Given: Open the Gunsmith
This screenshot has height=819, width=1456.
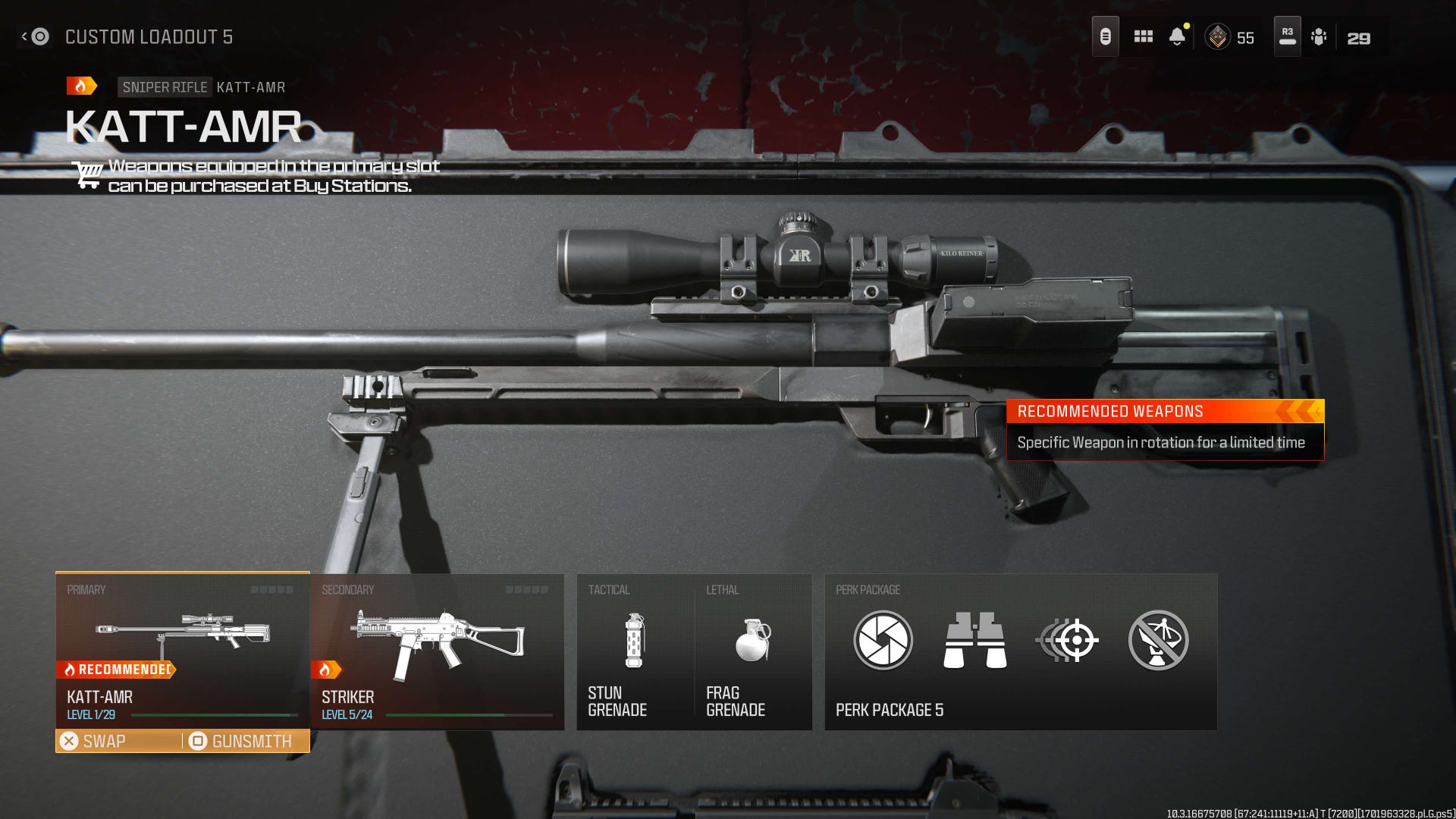Looking at the screenshot, I should (x=243, y=741).
